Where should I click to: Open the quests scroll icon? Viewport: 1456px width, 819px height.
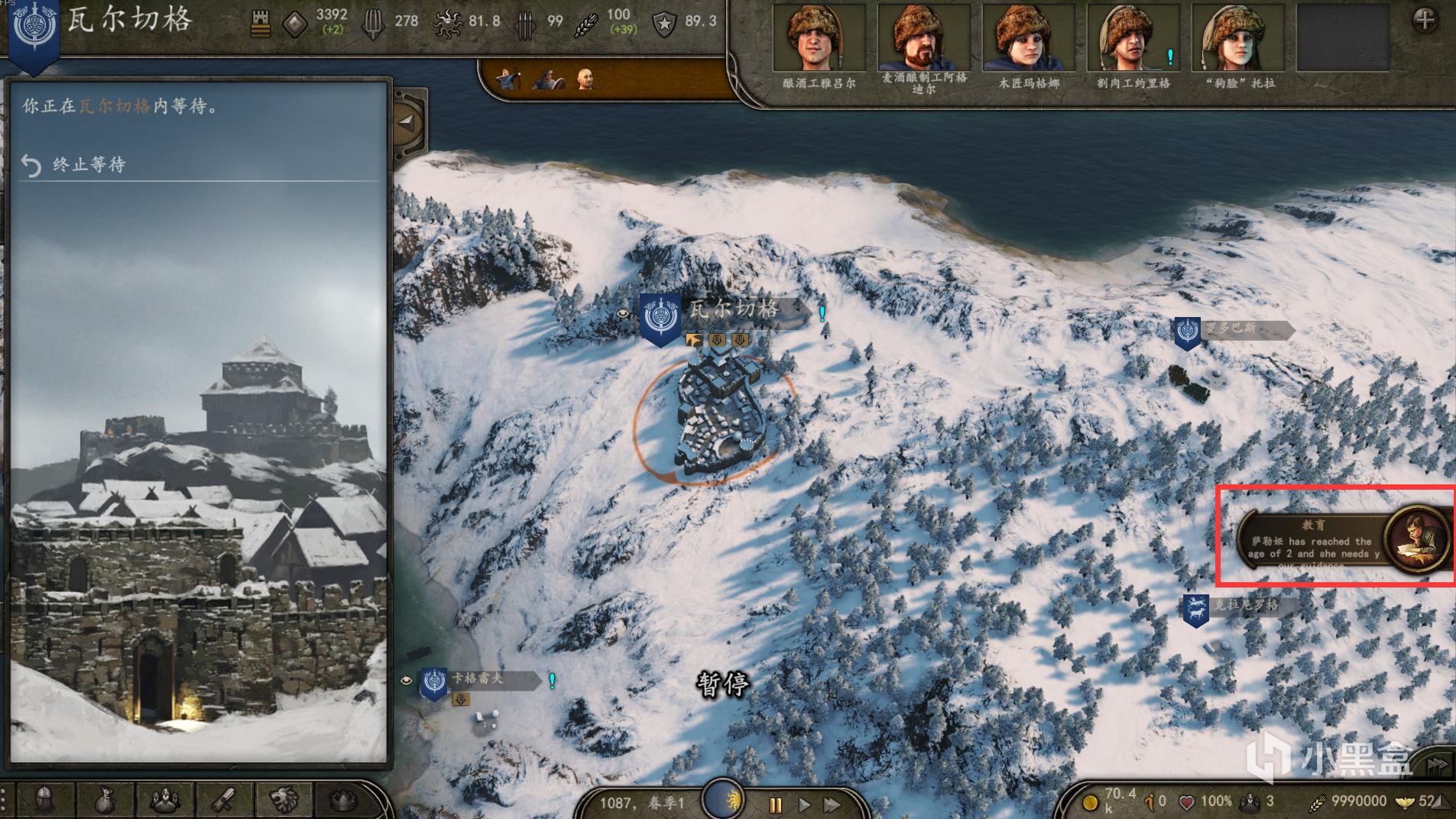pos(224,800)
